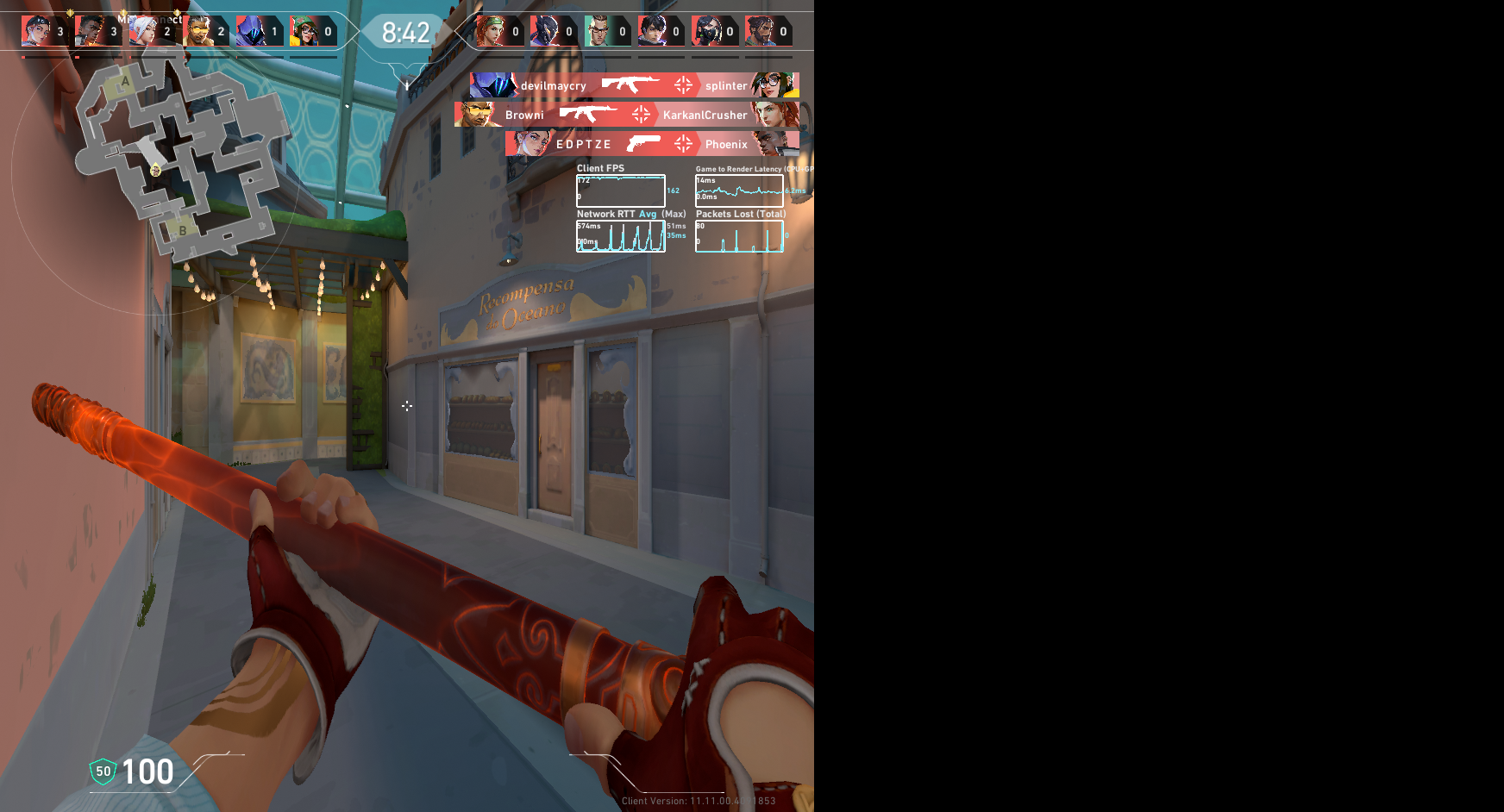Expand the Packets Lost (Total) graph
The image size is (1504, 812).
739,234
